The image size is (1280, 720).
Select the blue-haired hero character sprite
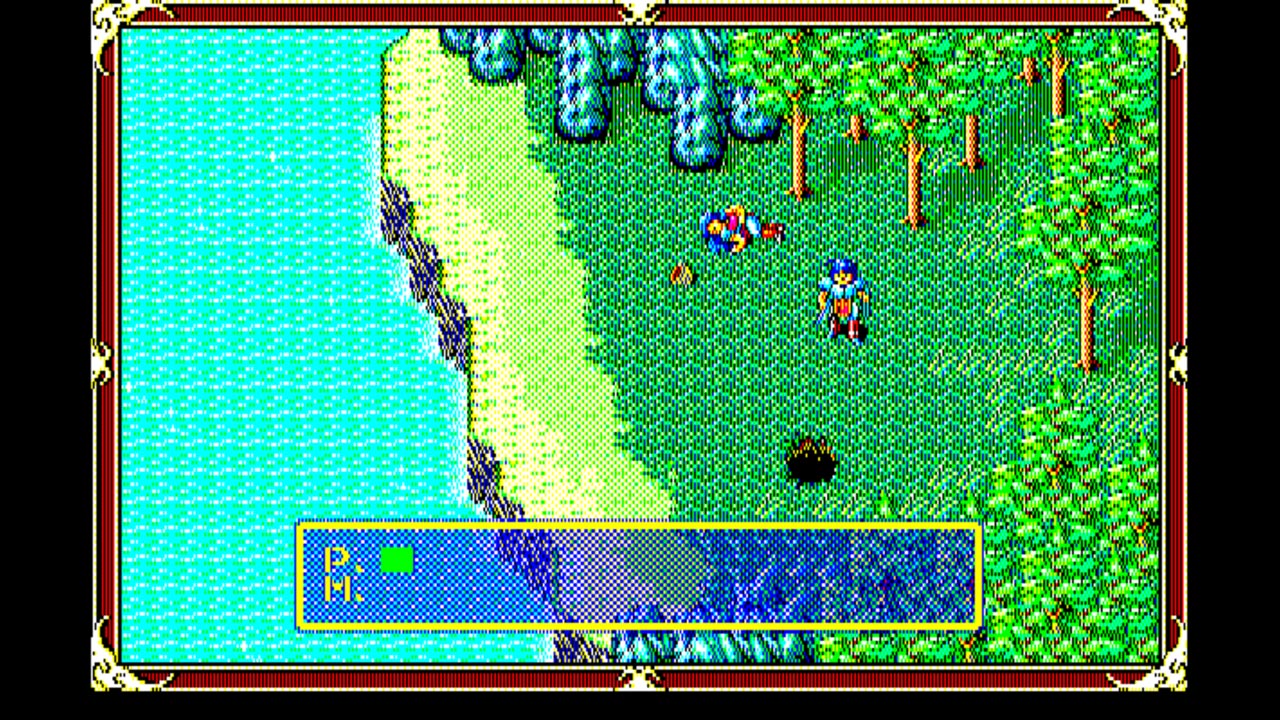[843, 297]
